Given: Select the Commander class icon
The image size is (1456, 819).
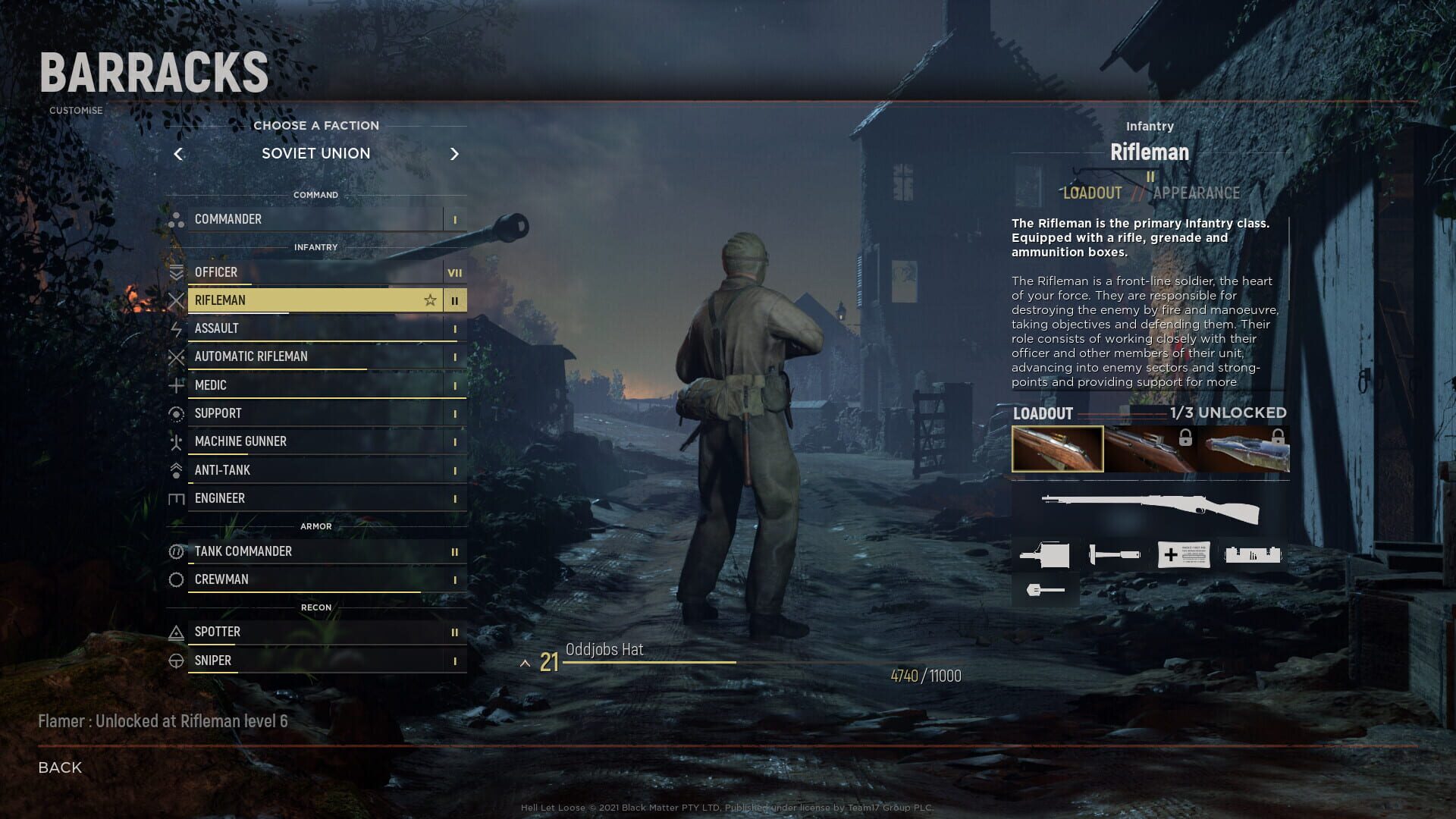Looking at the screenshot, I should point(177,219).
